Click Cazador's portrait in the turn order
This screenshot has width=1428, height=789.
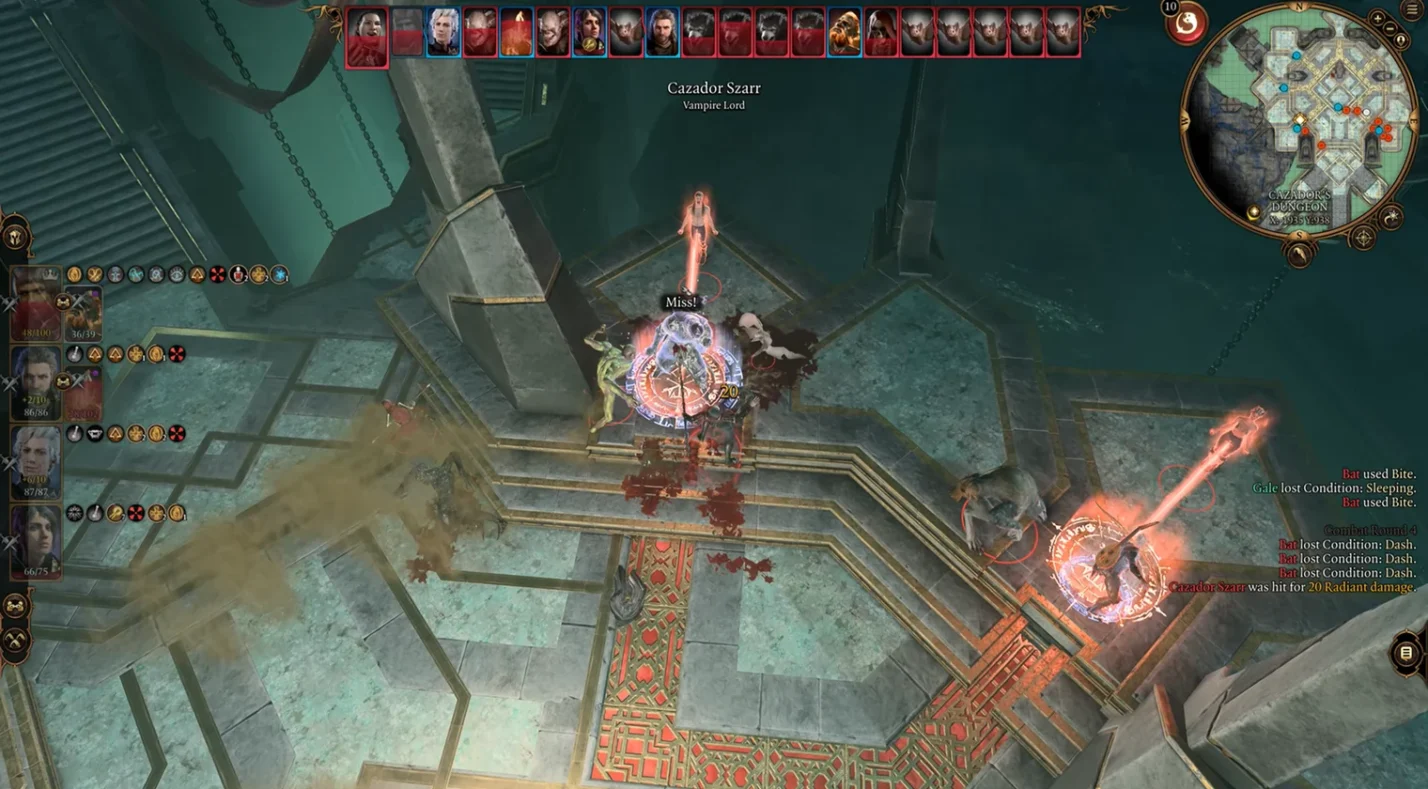367,37
